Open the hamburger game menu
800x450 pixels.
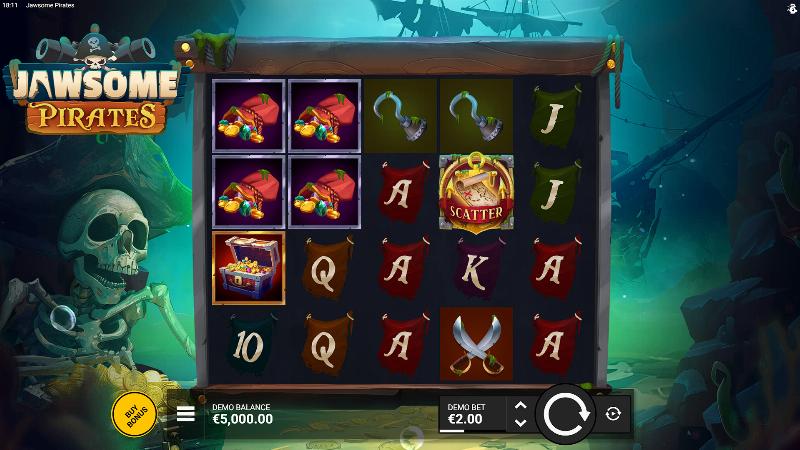[186, 413]
